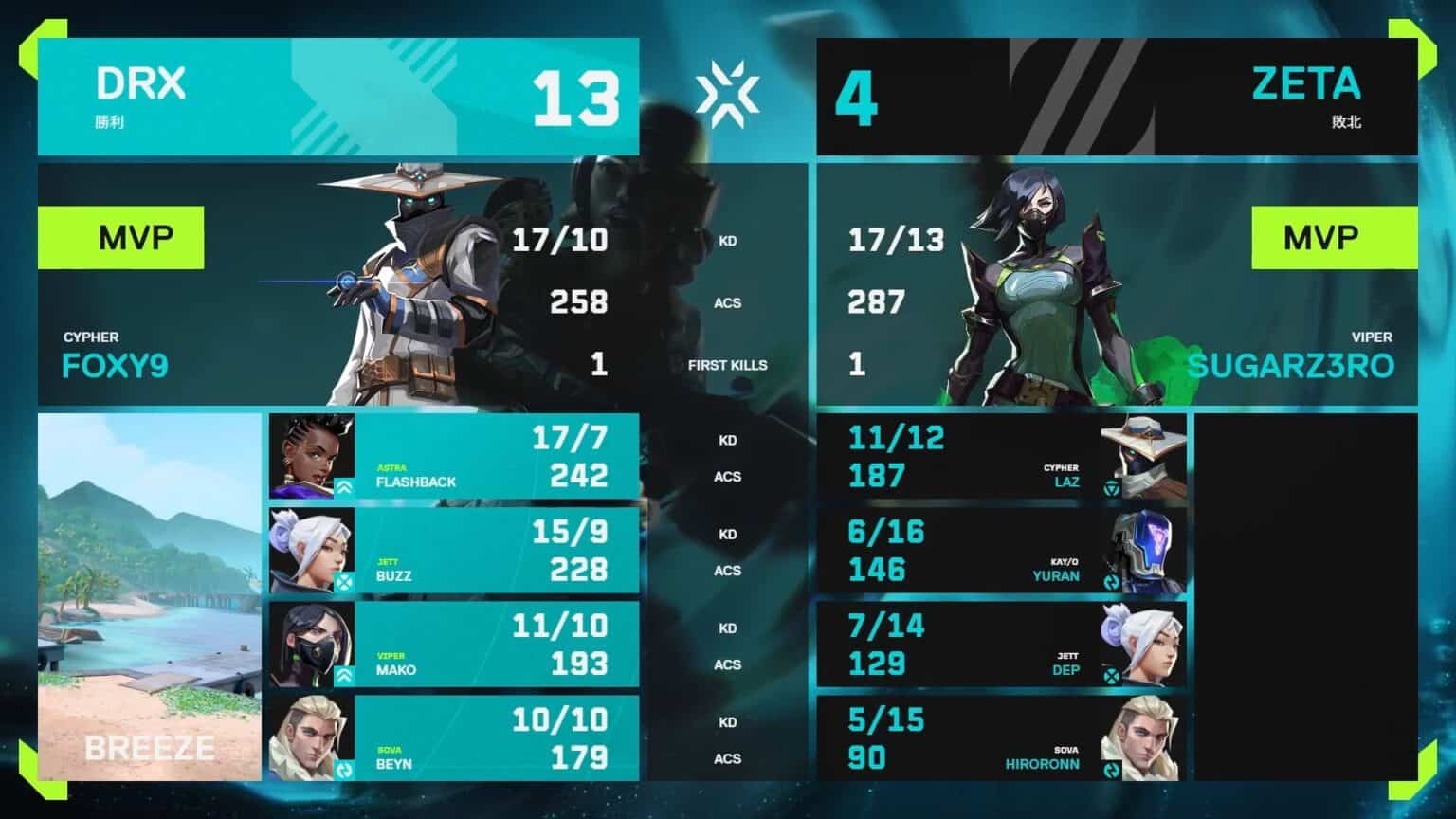
Task: Select Dep's Jett player row
Action: click(1001, 644)
